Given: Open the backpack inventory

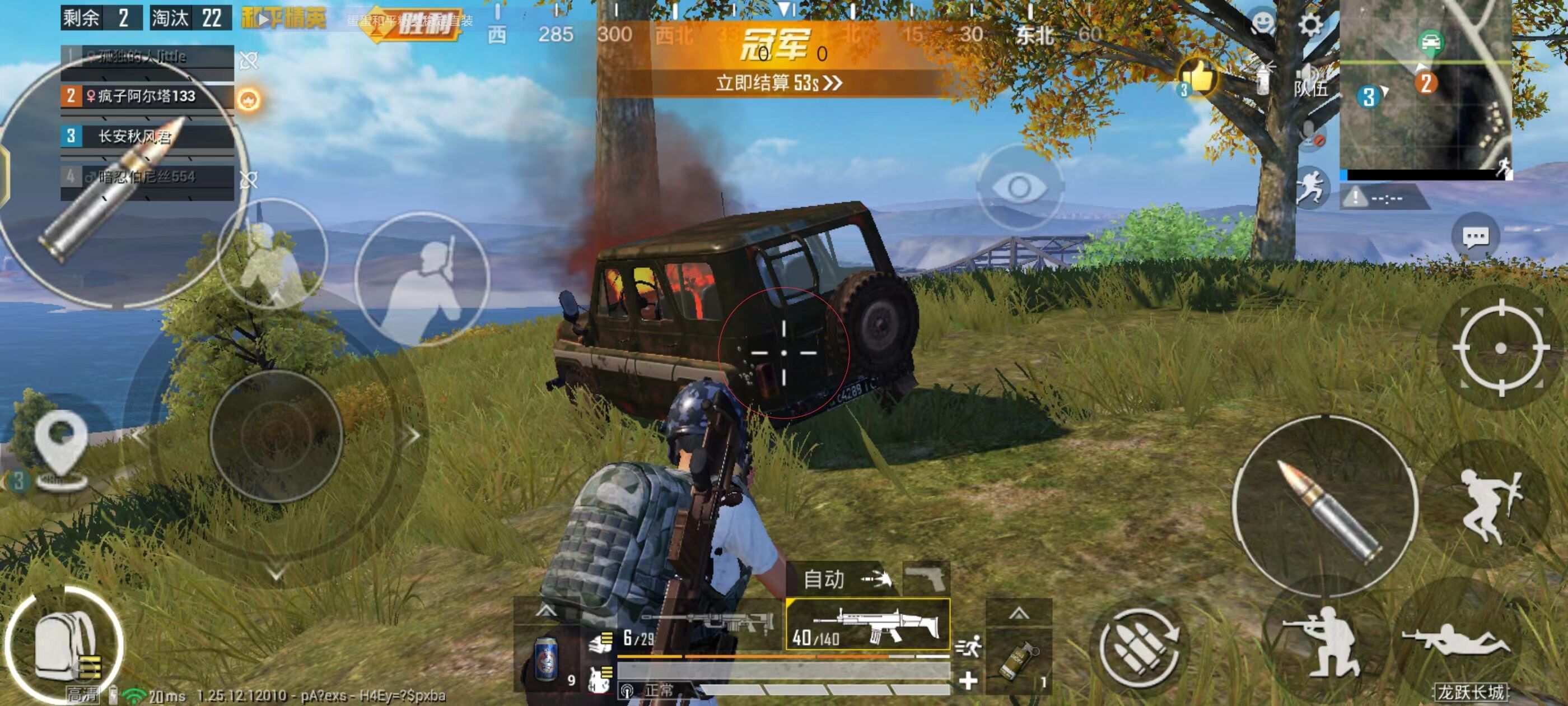Looking at the screenshot, I should [64, 644].
